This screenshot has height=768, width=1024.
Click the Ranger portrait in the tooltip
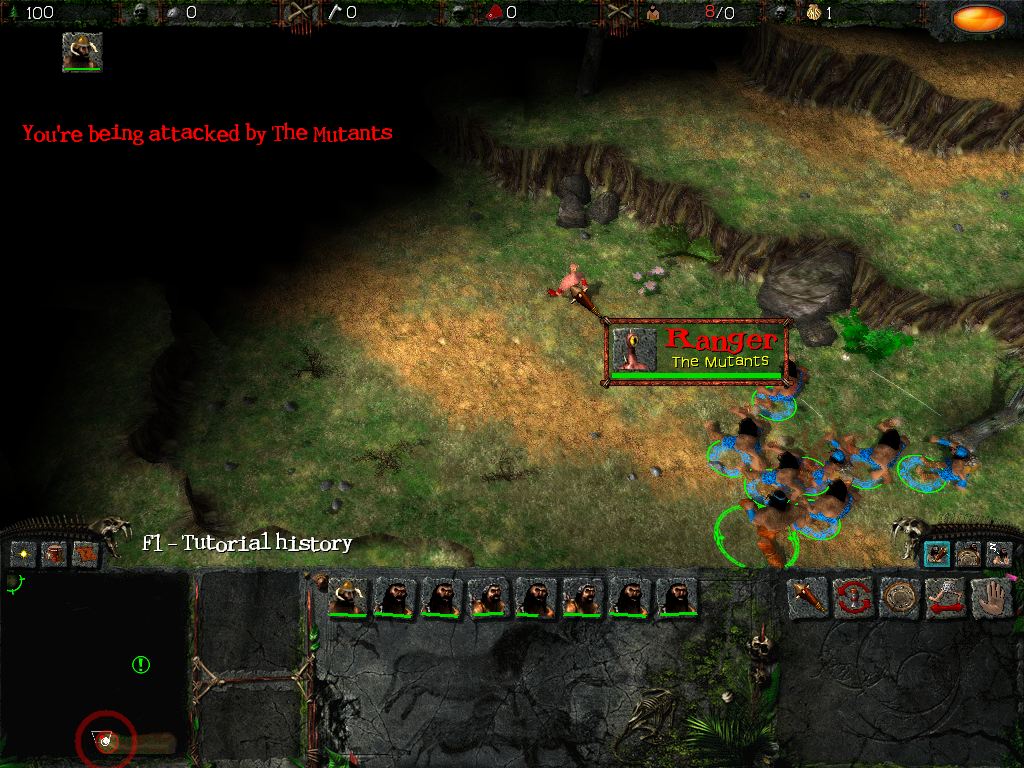coord(634,349)
